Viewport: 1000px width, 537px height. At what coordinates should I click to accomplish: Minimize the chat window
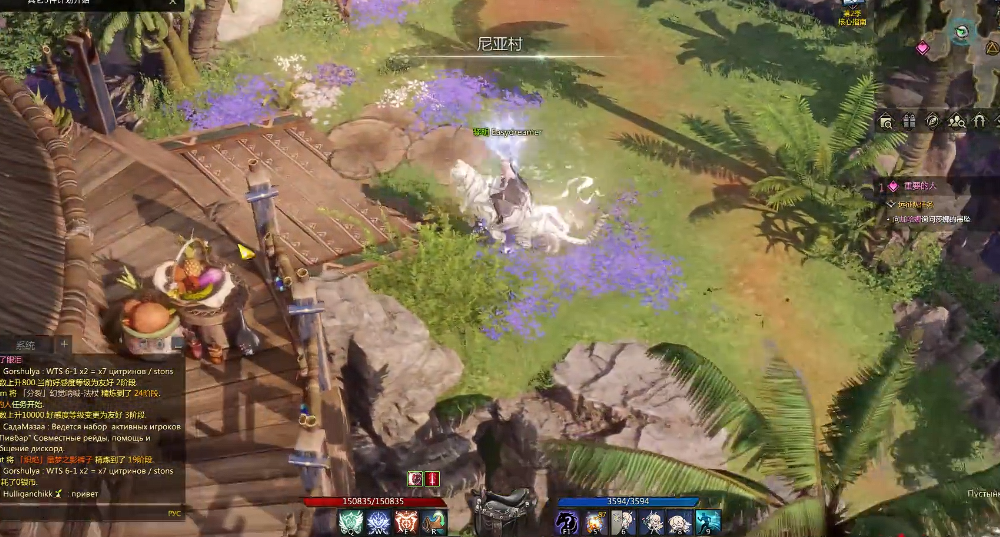coord(177,342)
